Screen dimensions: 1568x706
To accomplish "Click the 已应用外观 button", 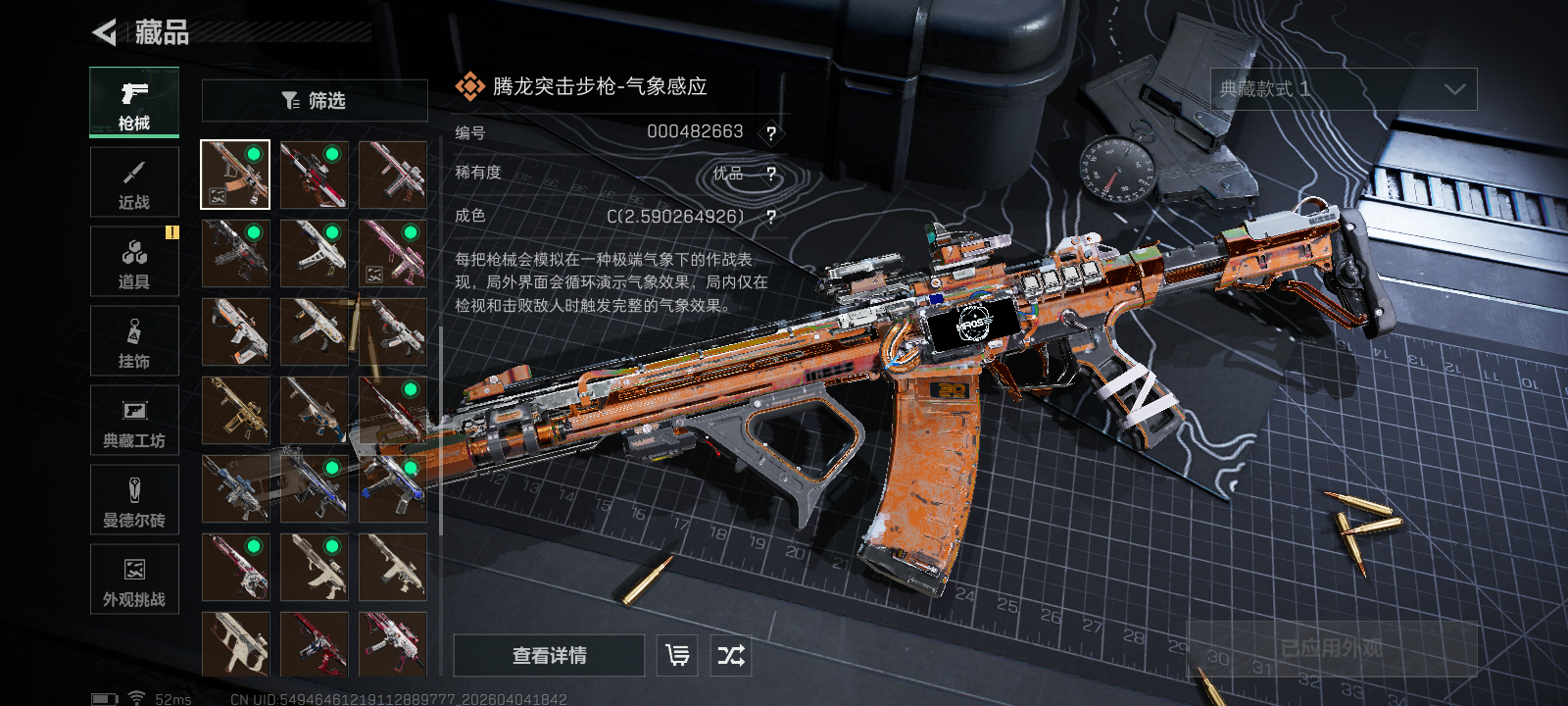I will point(1332,648).
